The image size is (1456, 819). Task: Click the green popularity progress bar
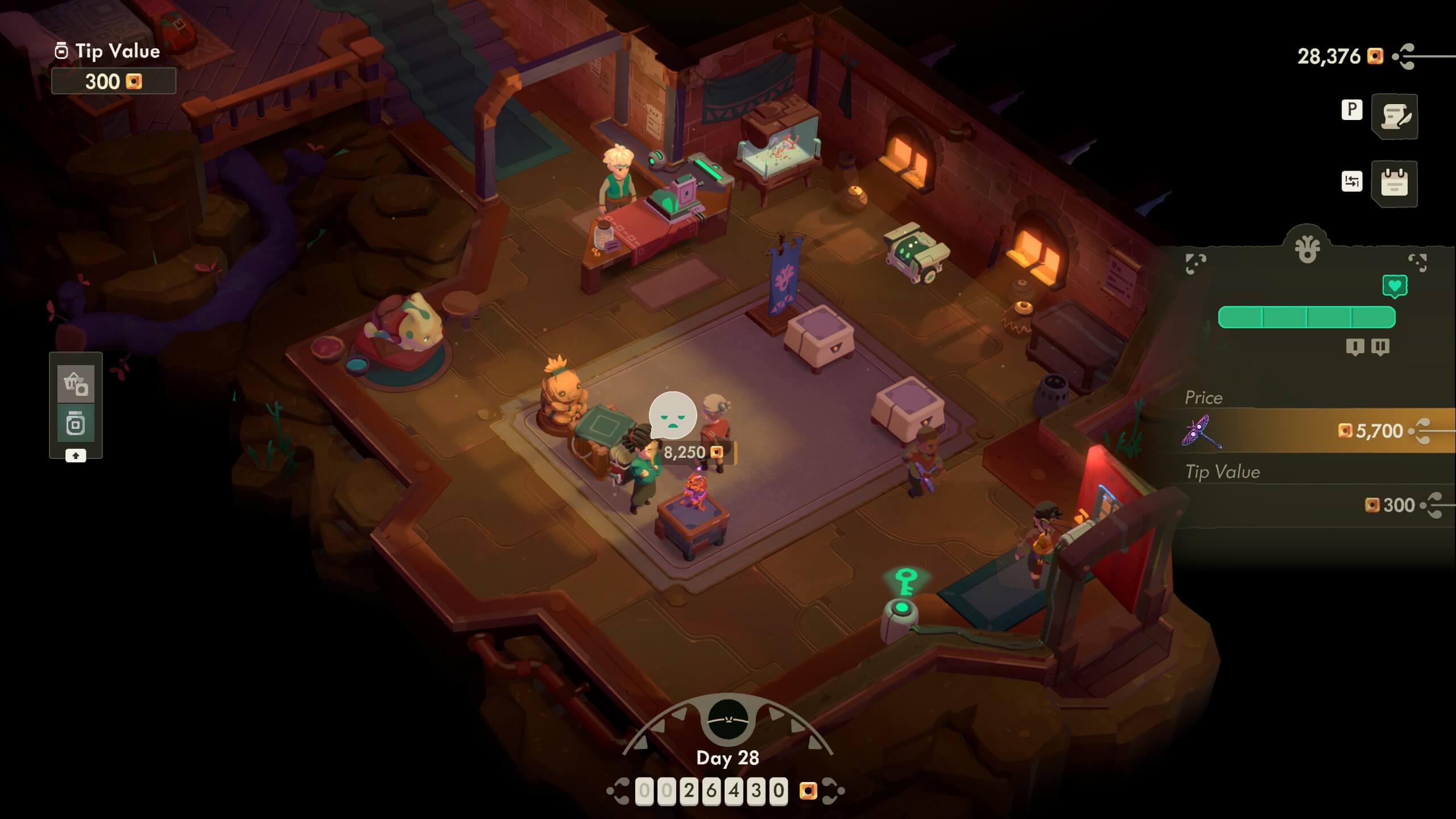1308,317
